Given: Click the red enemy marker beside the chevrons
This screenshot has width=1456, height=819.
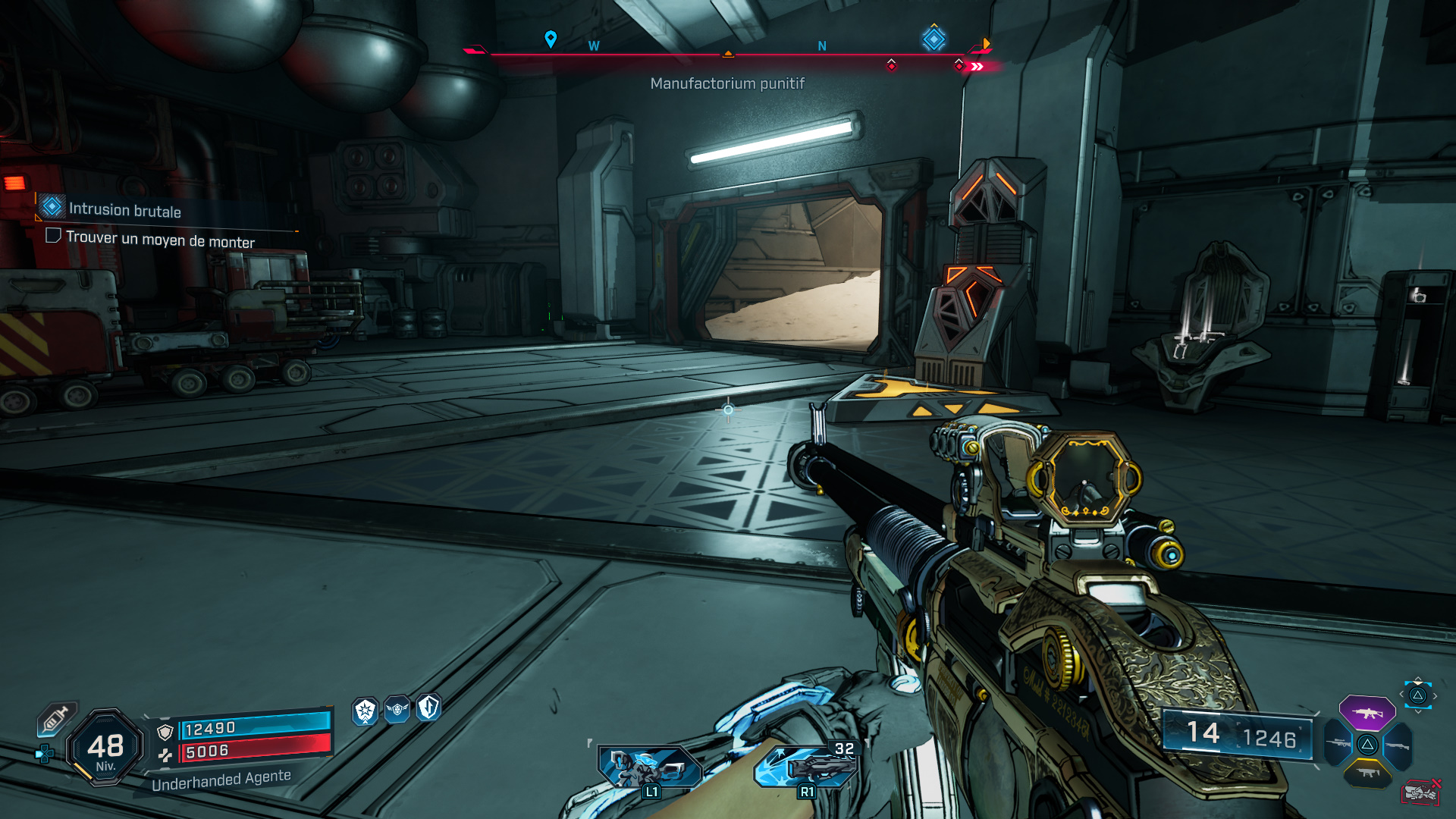Looking at the screenshot, I should tap(959, 66).
